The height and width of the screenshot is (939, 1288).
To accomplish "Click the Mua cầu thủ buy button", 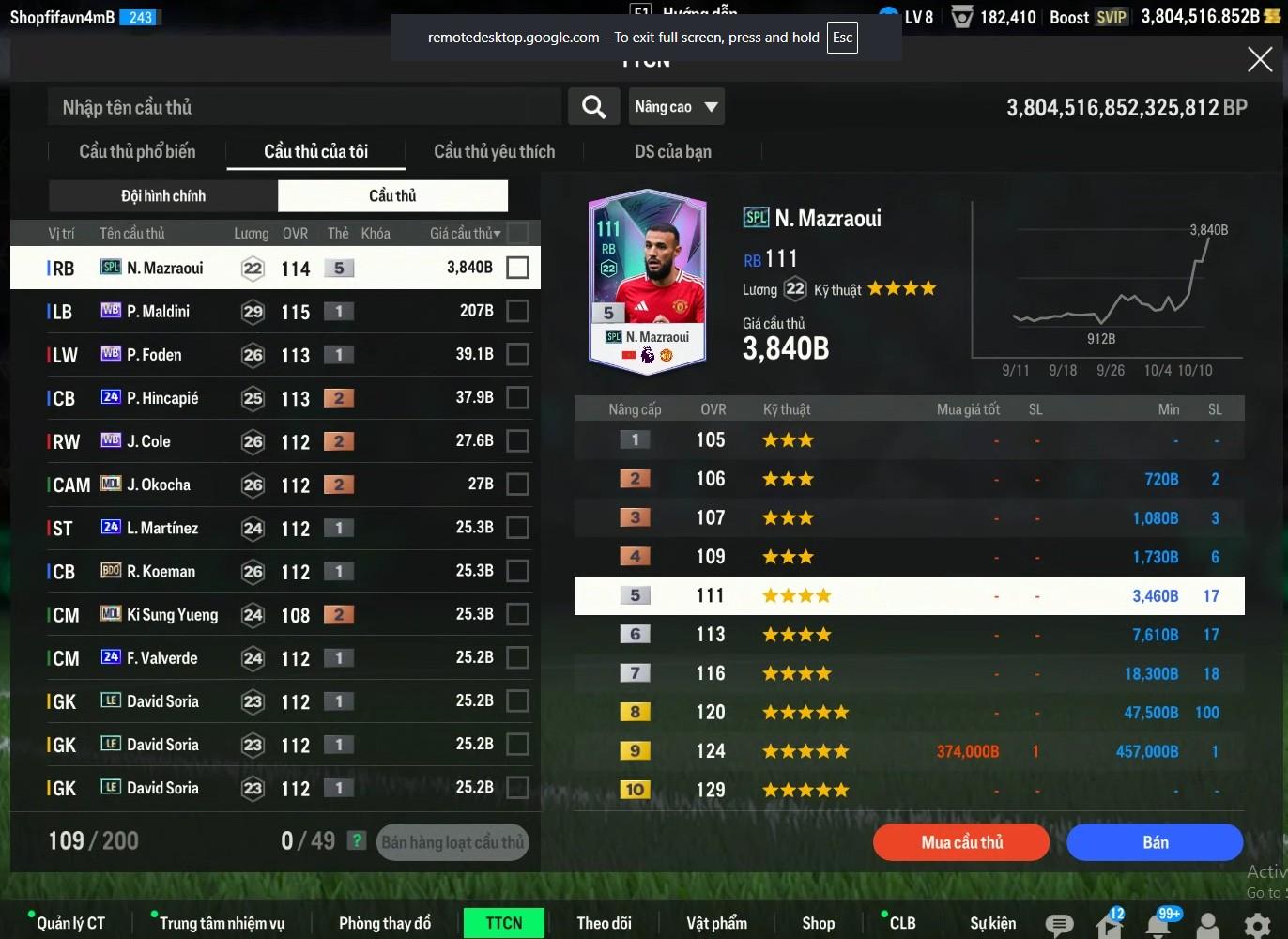I will click(x=961, y=842).
